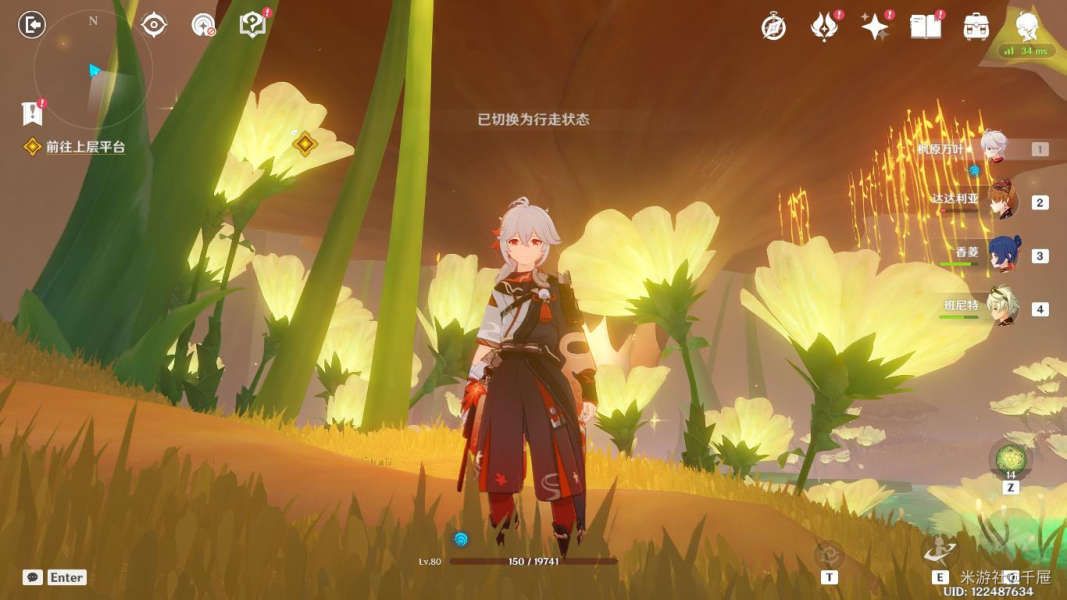This screenshot has height=600, width=1067.
Task: Activate the eye-shaped elemental sight icon
Action: pyautogui.click(x=154, y=25)
